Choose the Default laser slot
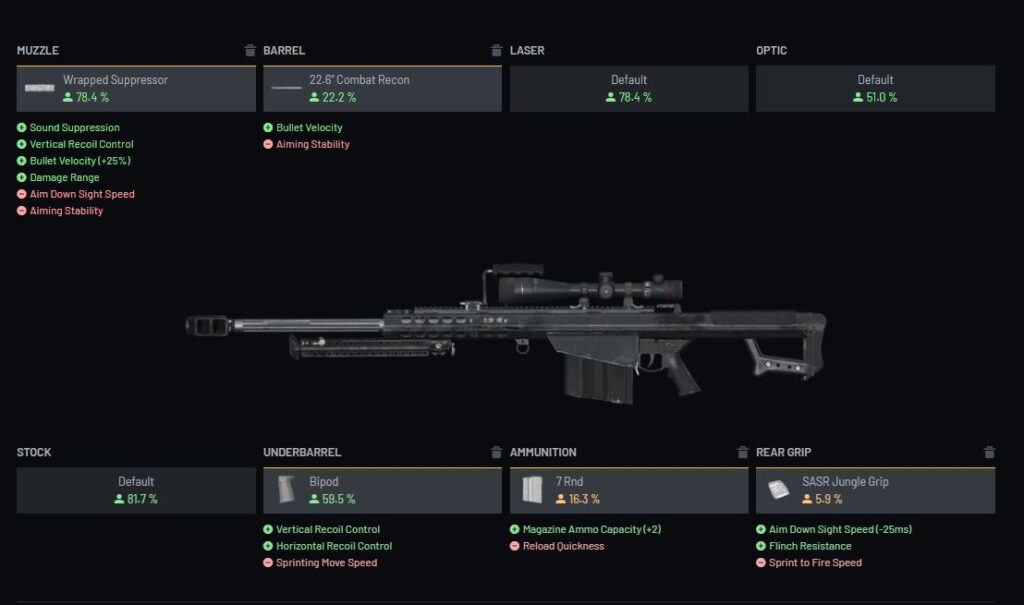Screen dimensions: 1024x605 coord(629,89)
